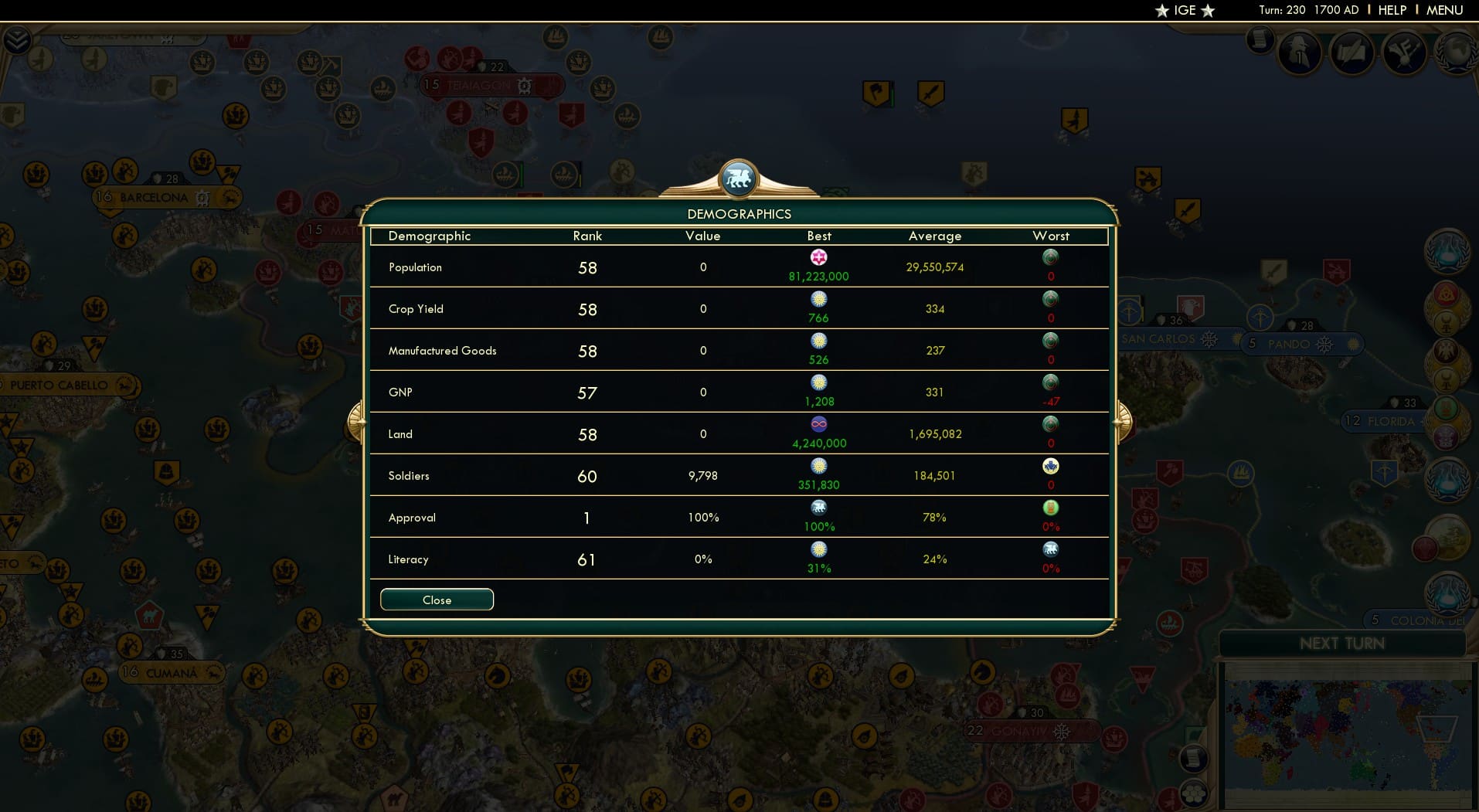
Task: Open the MENU from the top bar
Action: (x=1443, y=10)
